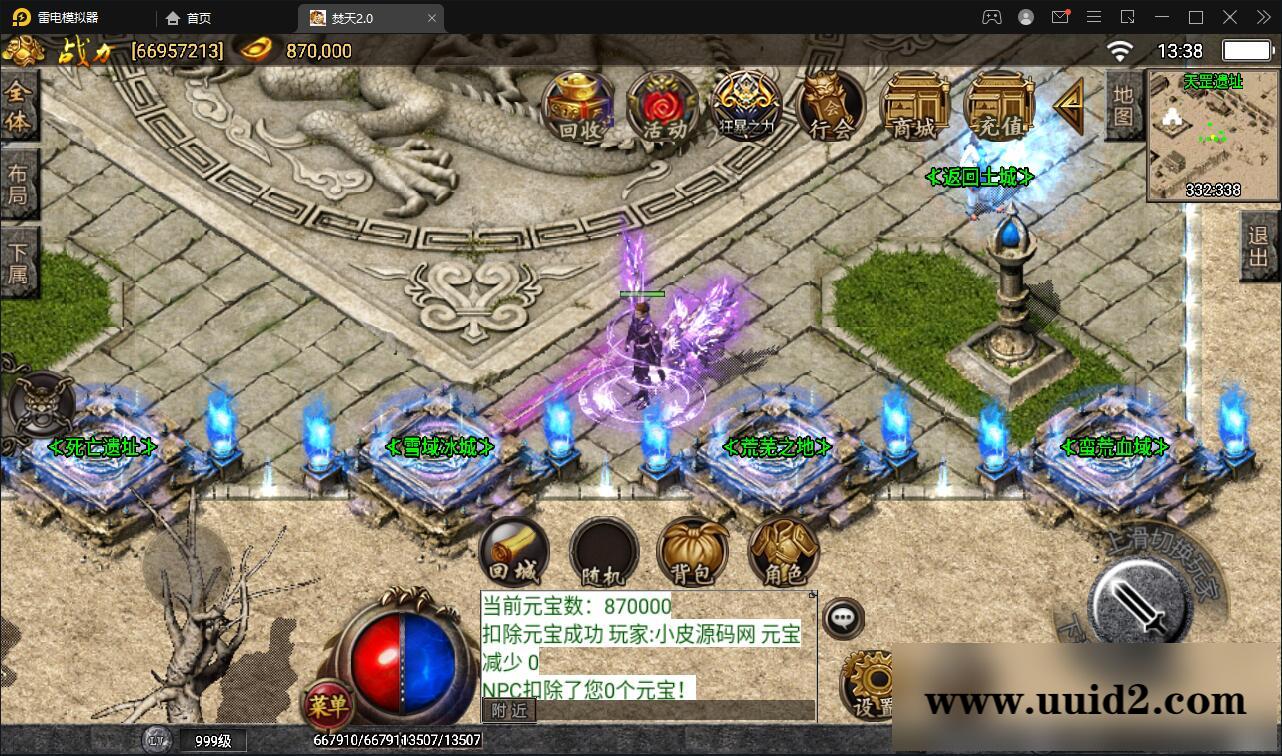Screen dimensions: 1282x756
Task: Open the 行会 guild panel
Action: 829,105
